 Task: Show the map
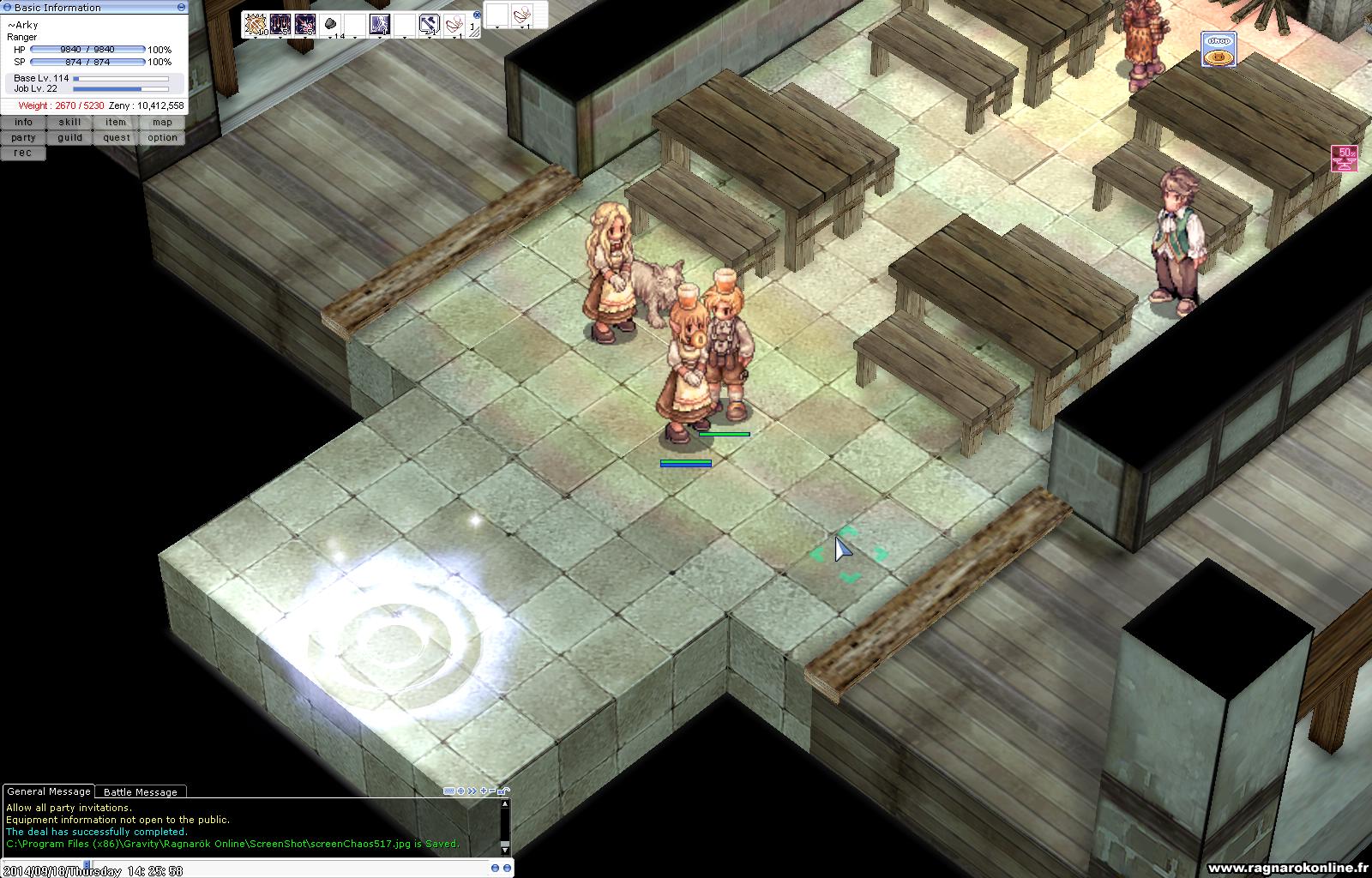pyautogui.click(x=162, y=123)
